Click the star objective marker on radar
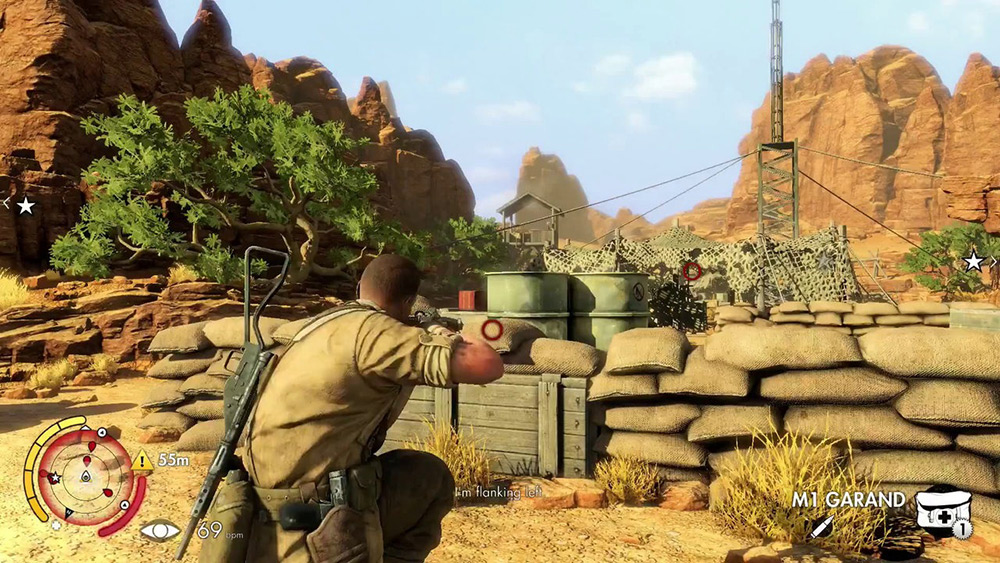This screenshot has width=1000, height=563. click(x=55, y=479)
